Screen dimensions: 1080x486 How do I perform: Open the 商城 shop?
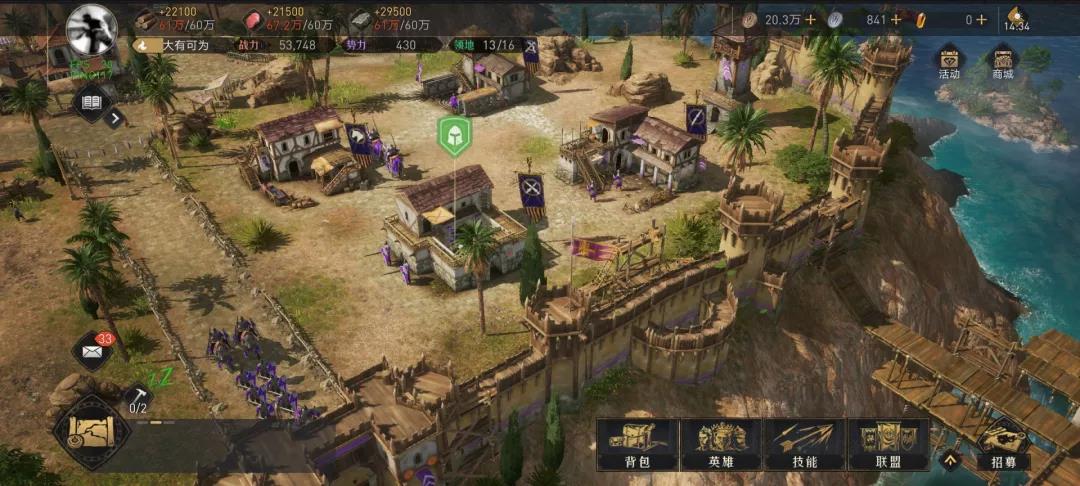point(1001,63)
